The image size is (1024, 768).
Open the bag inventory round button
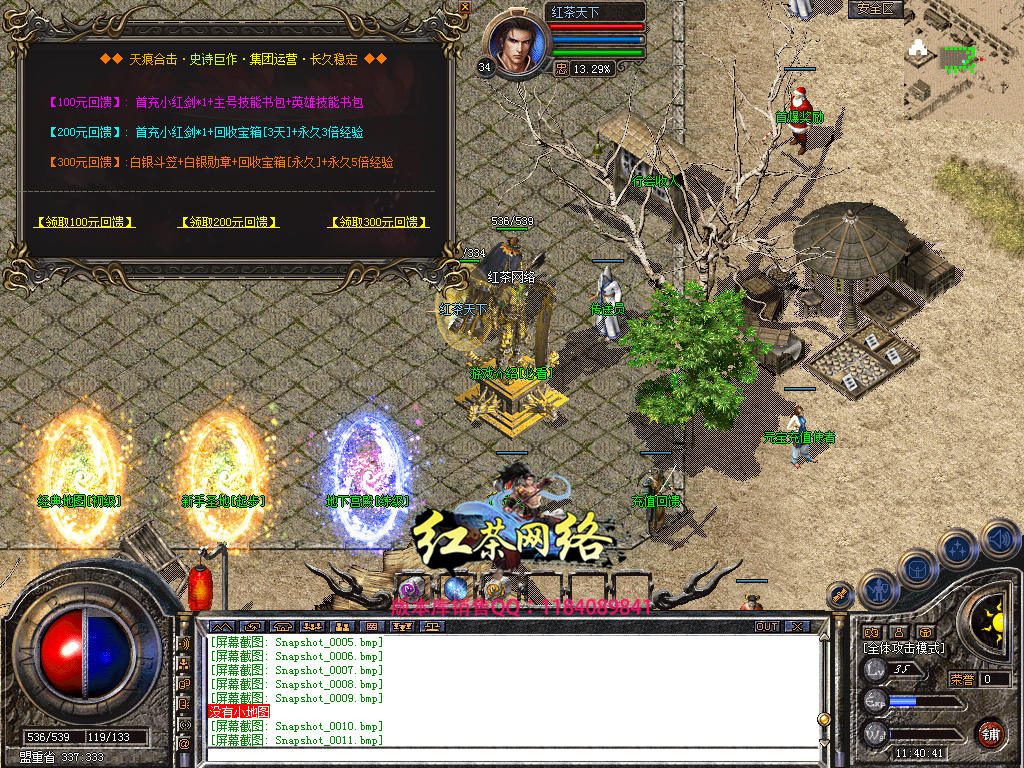pos(916,569)
